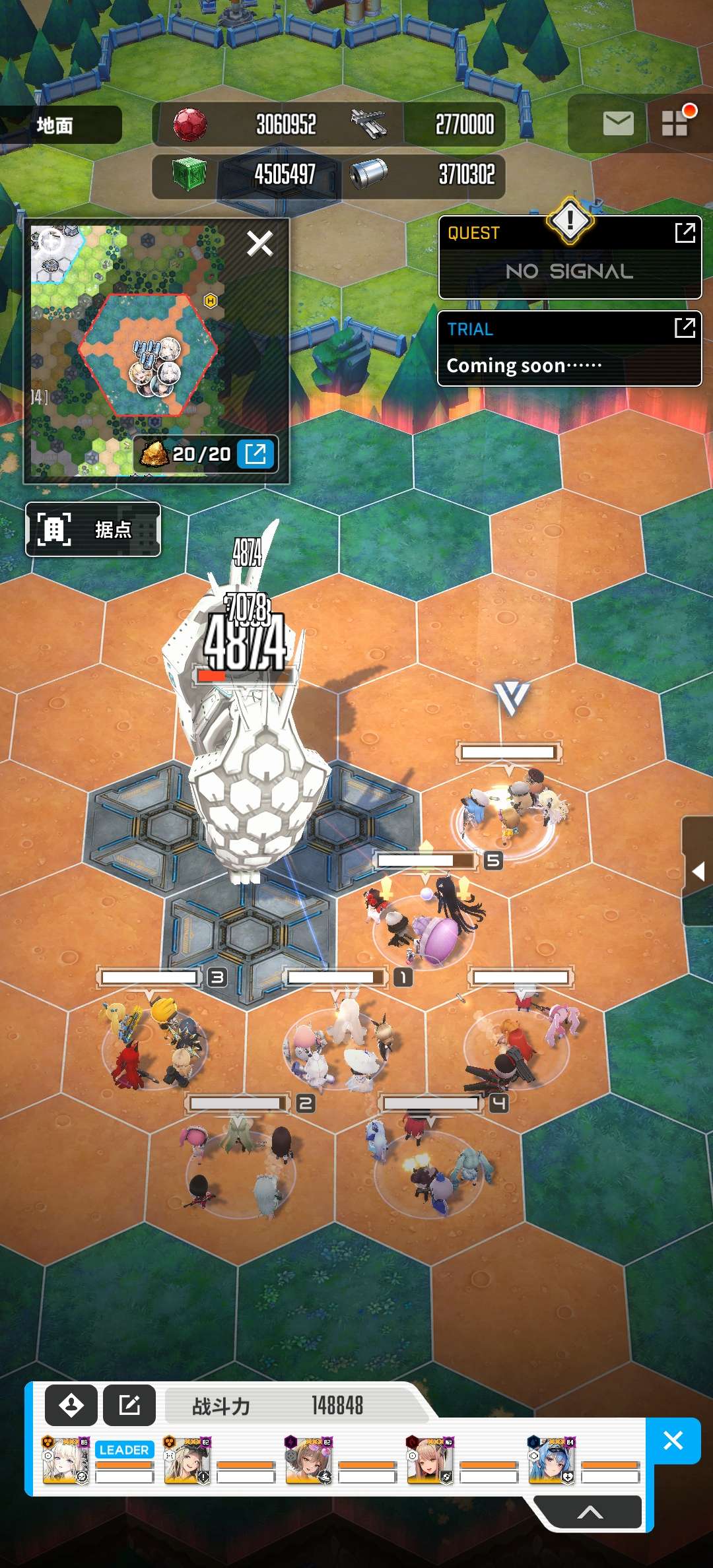Expand the TRIAL panel
The image size is (713, 1568).
685,327
